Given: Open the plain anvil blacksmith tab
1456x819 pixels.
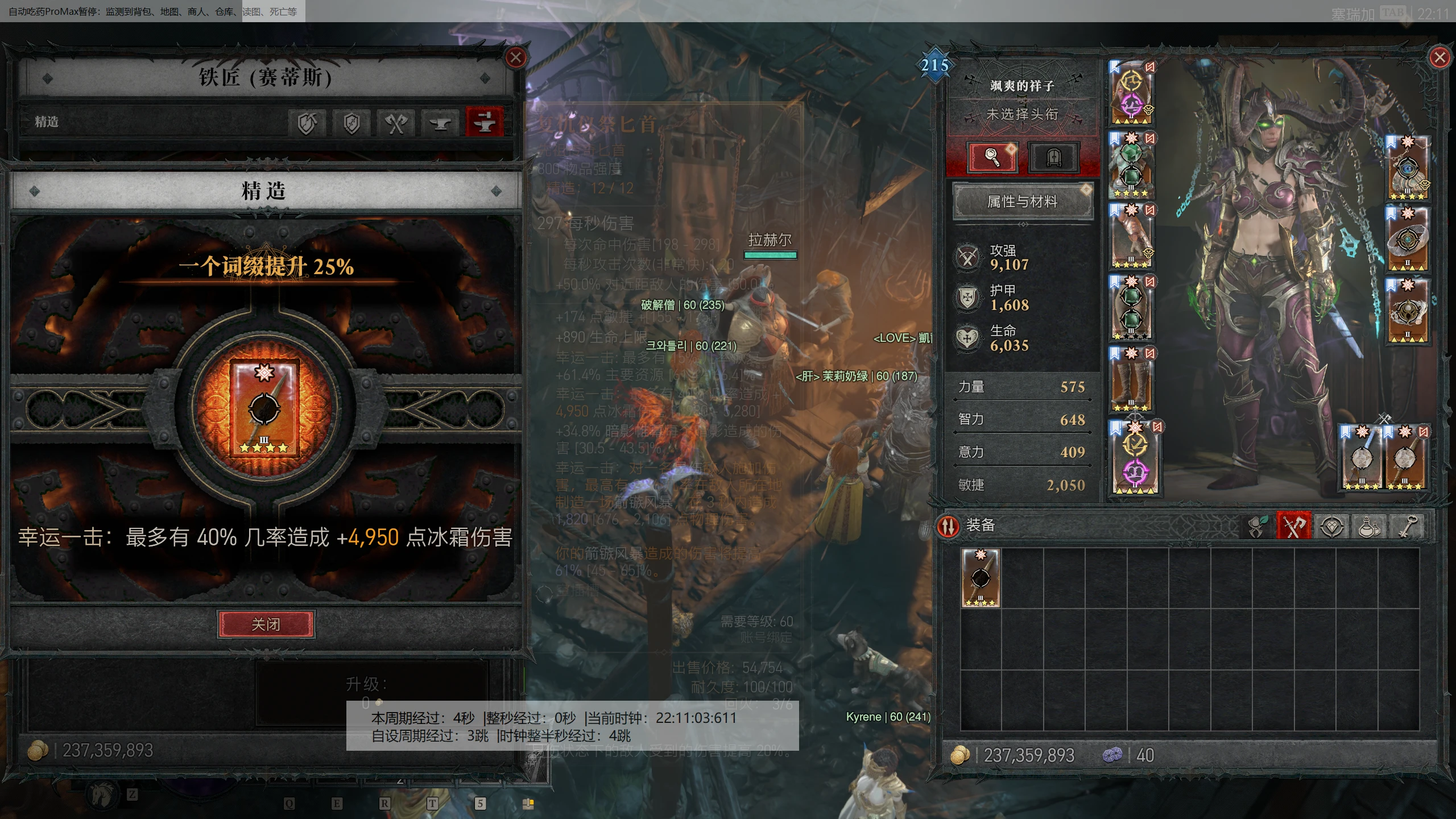Looking at the screenshot, I should click(440, 122).
